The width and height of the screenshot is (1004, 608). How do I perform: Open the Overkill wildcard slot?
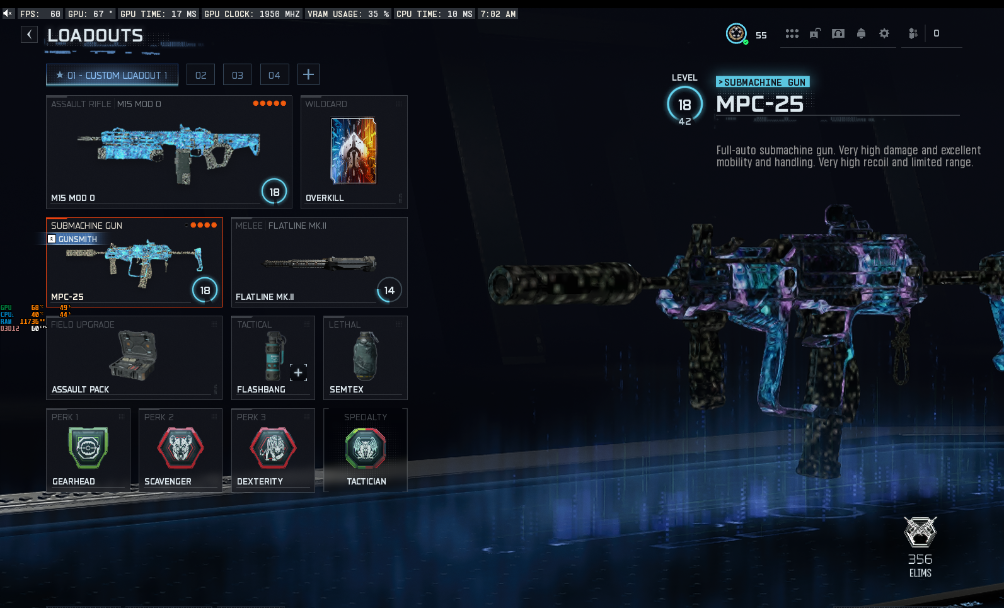pos(354,151)
